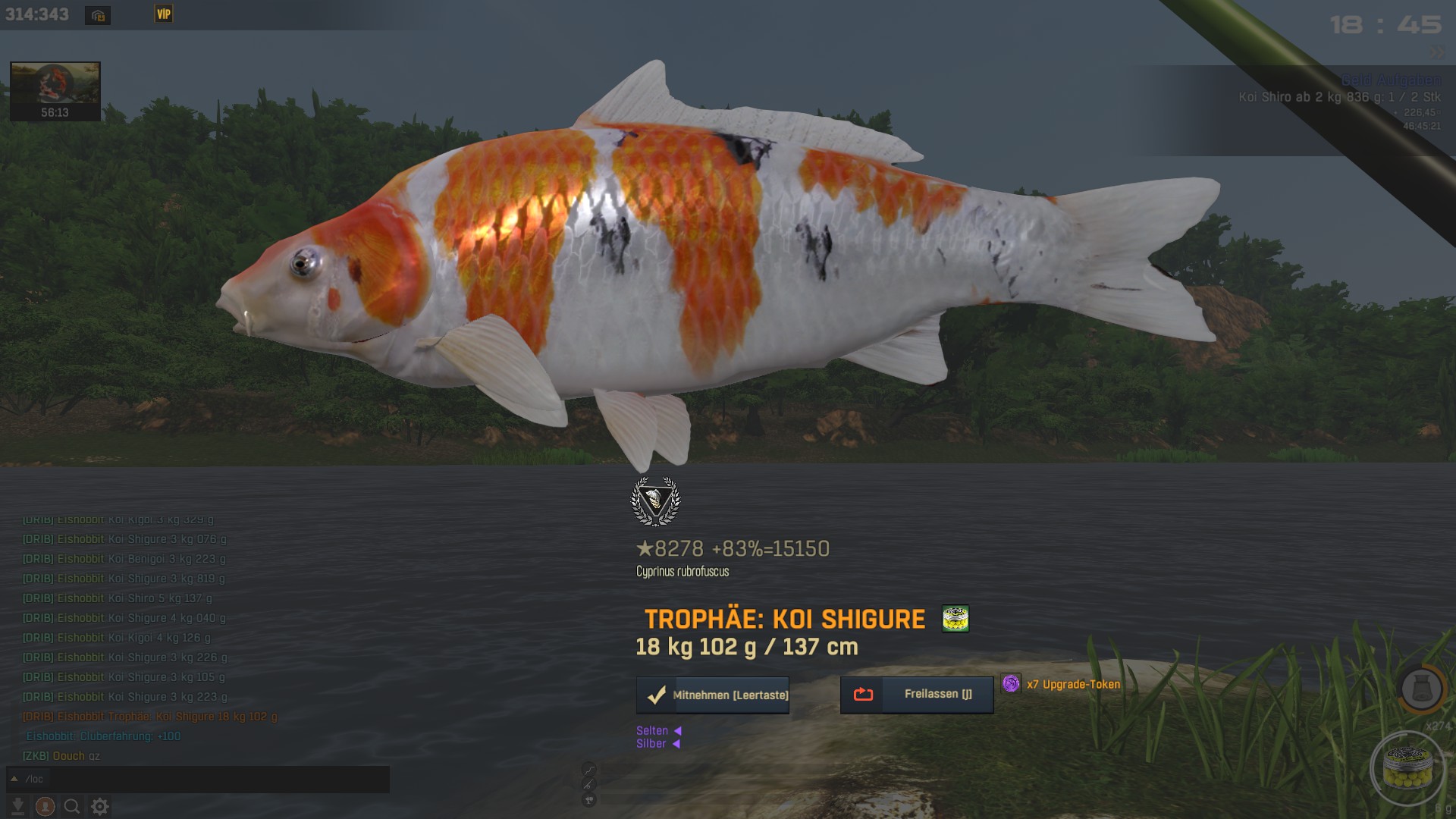
Task: Collapse the task panel with the double arrow
Action: 1437,52
